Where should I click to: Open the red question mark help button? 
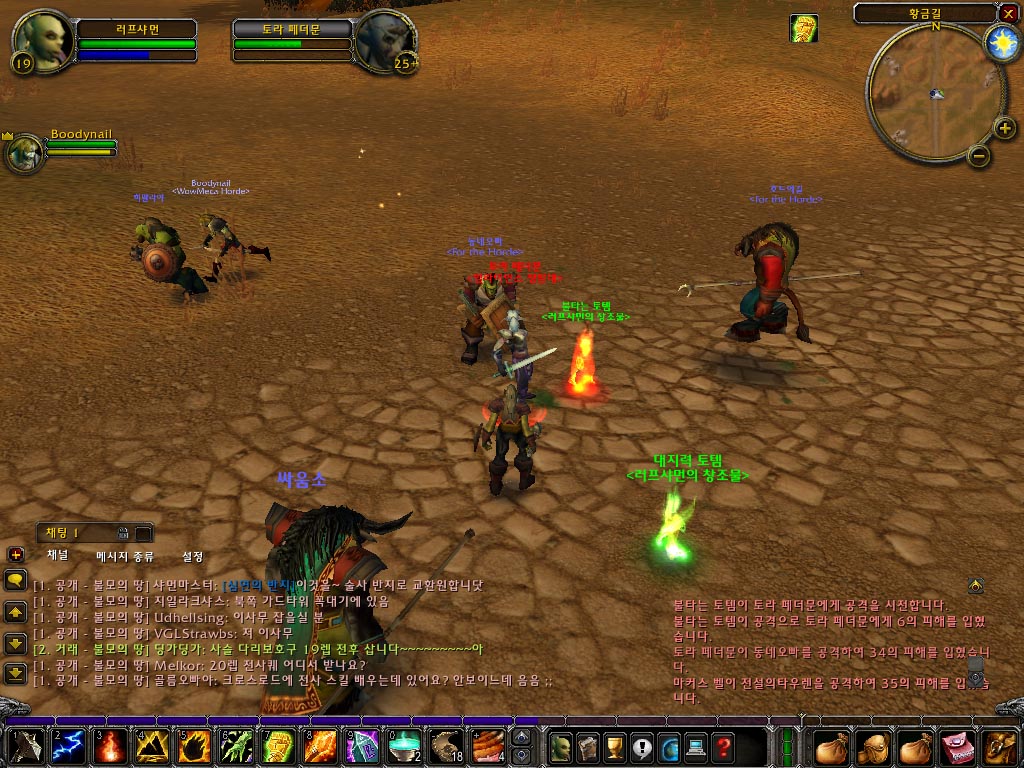pos(722,747)
